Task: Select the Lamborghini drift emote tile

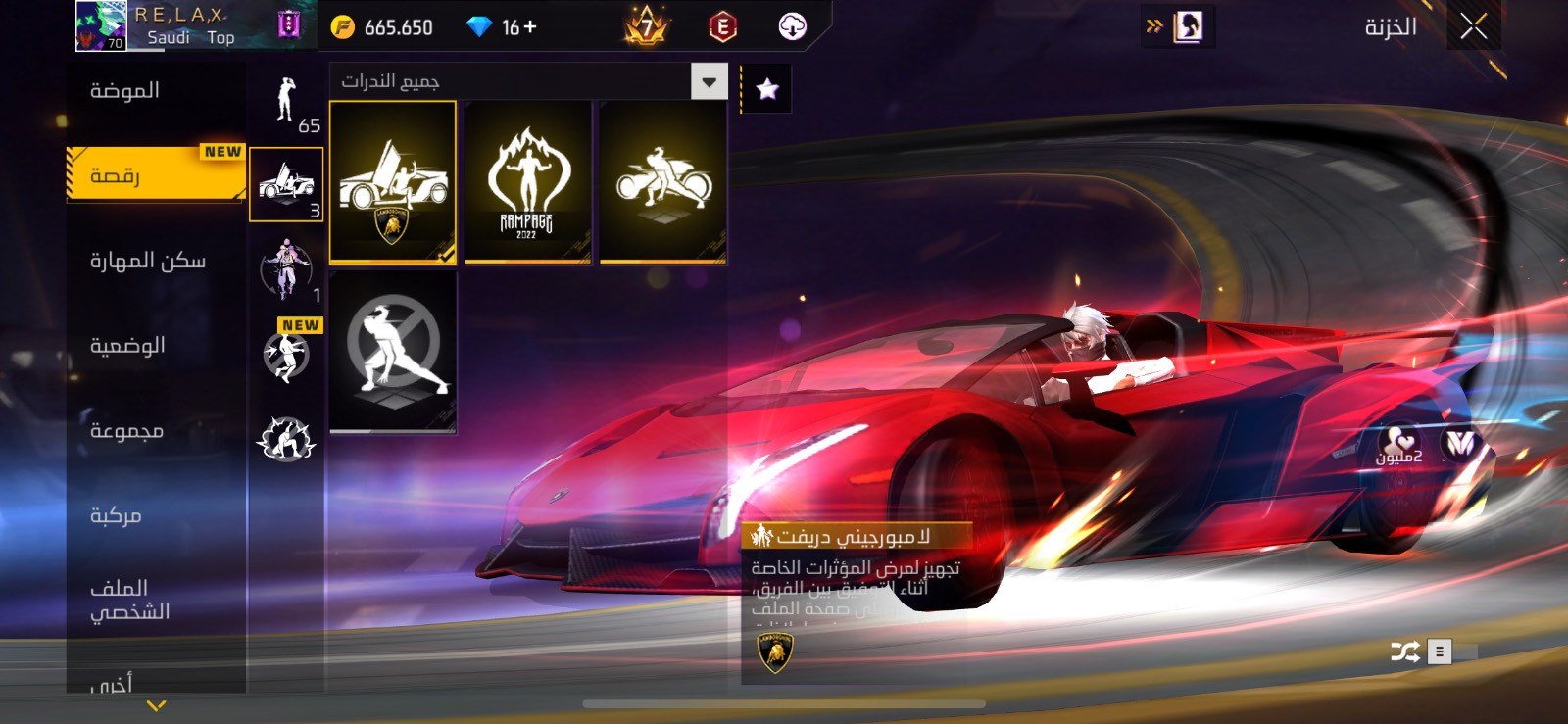Action: (393, 182)
